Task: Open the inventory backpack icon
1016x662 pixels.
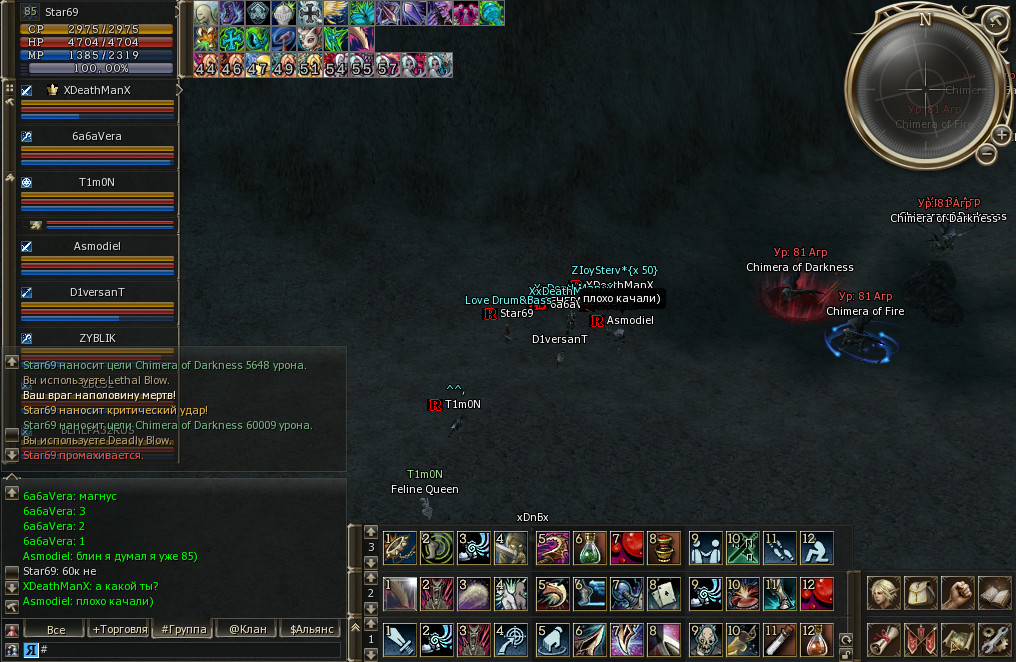Action: 920,593
